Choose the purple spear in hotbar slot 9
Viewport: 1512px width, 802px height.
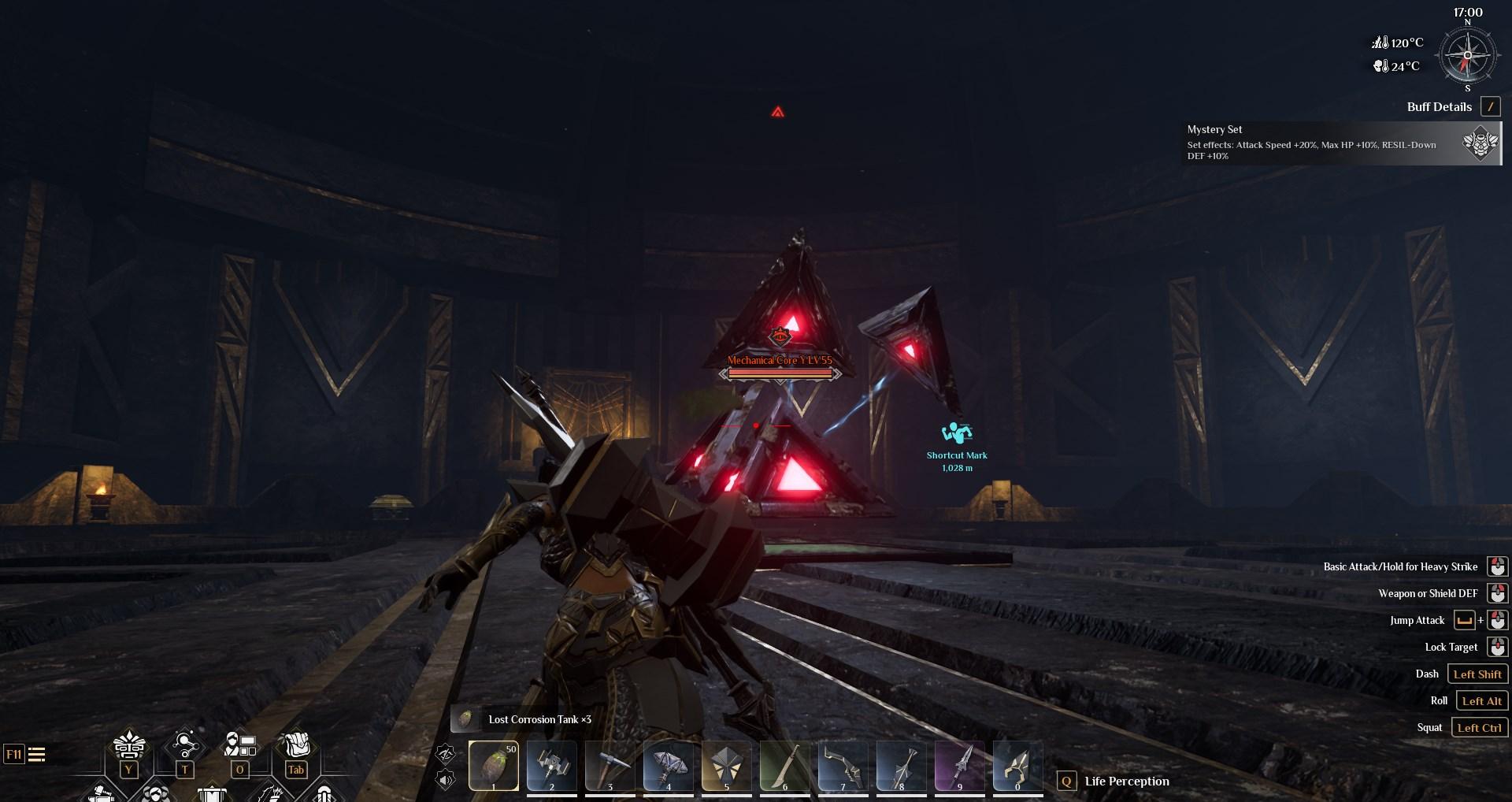tap(960, 765)
